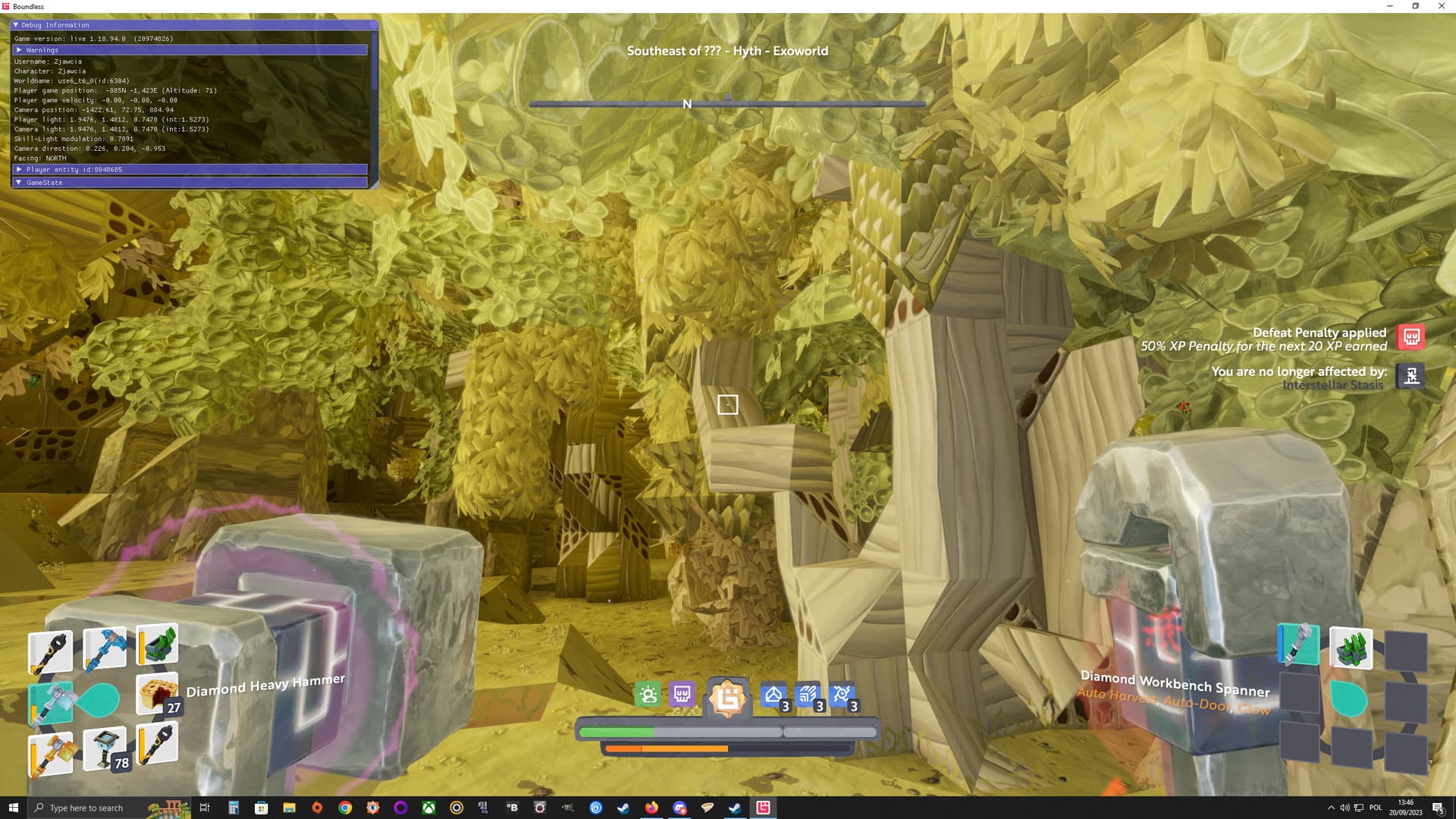Click the blue striped hand buff icon
The height and width of the screenshot is (819, 1456).
point(808,695)
